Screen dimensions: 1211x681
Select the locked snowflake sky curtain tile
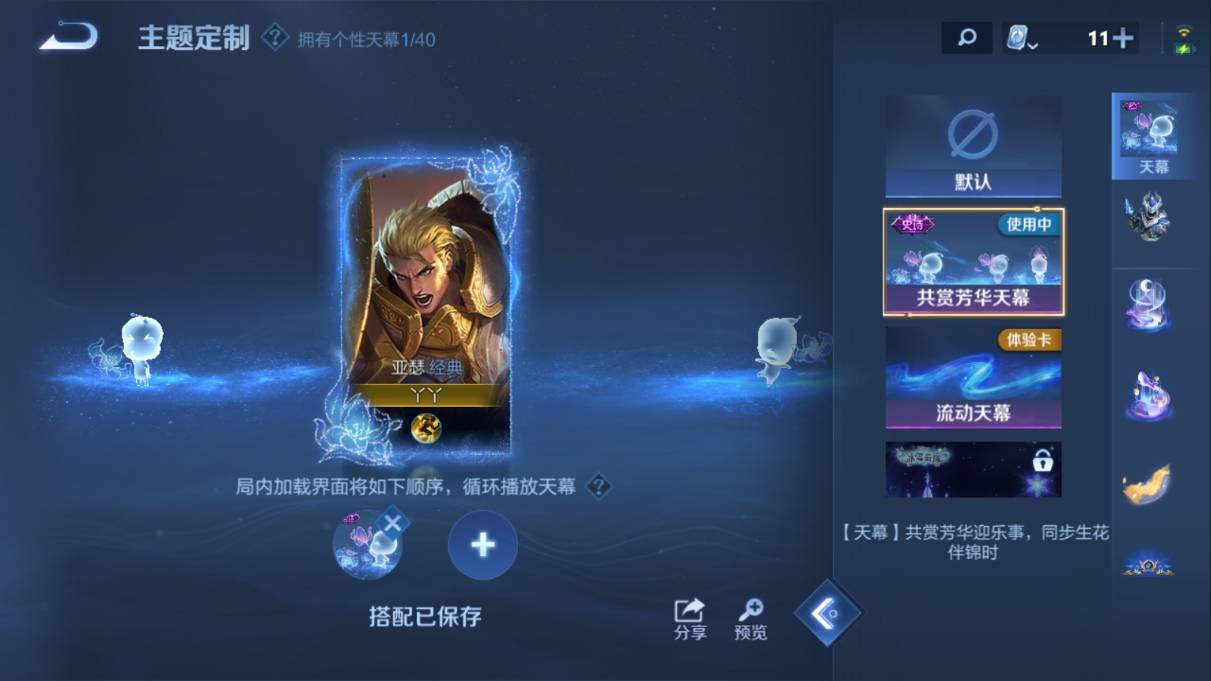973,470
